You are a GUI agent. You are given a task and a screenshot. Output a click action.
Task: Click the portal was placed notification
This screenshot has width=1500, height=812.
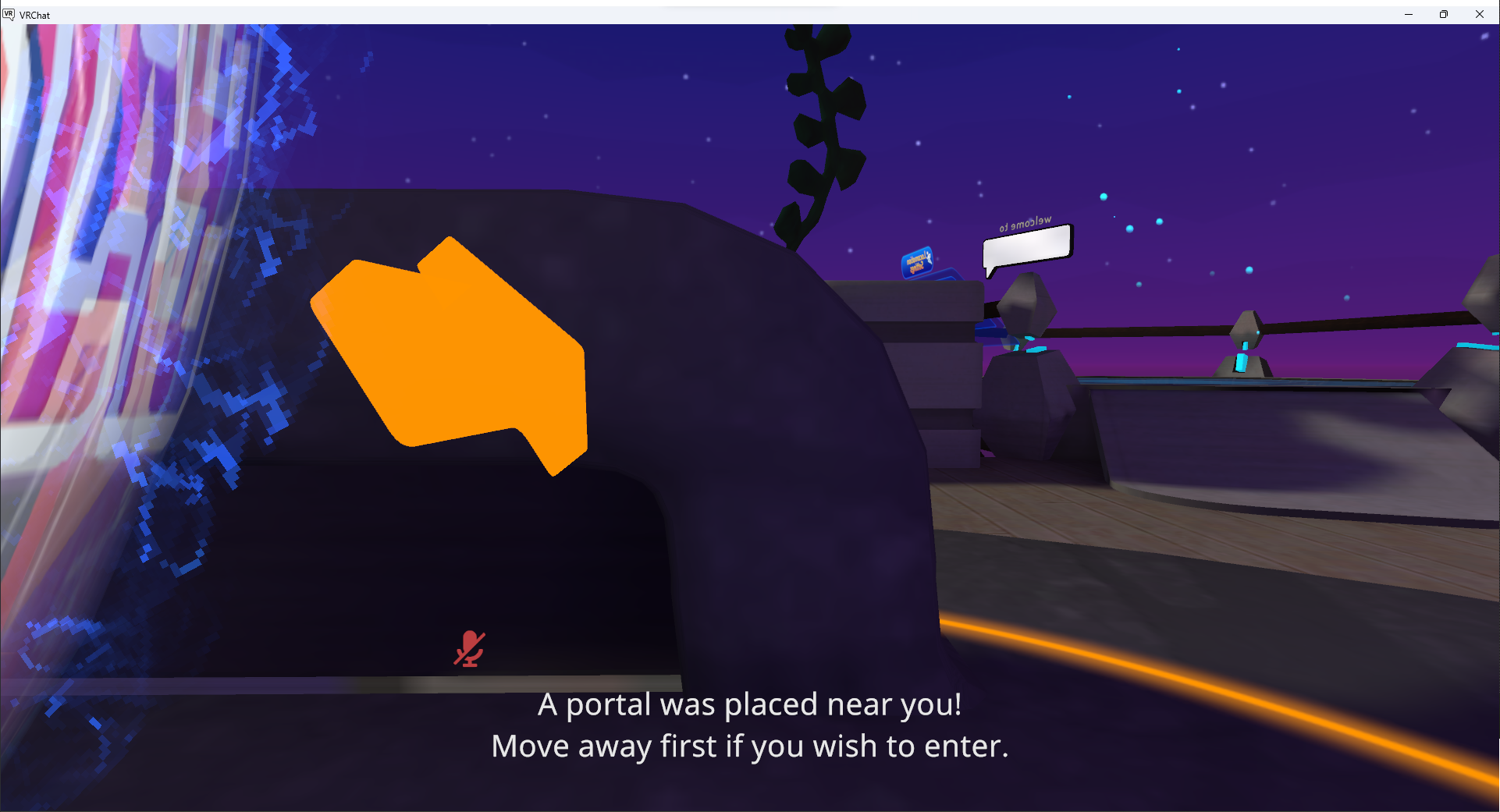[748, 704]
